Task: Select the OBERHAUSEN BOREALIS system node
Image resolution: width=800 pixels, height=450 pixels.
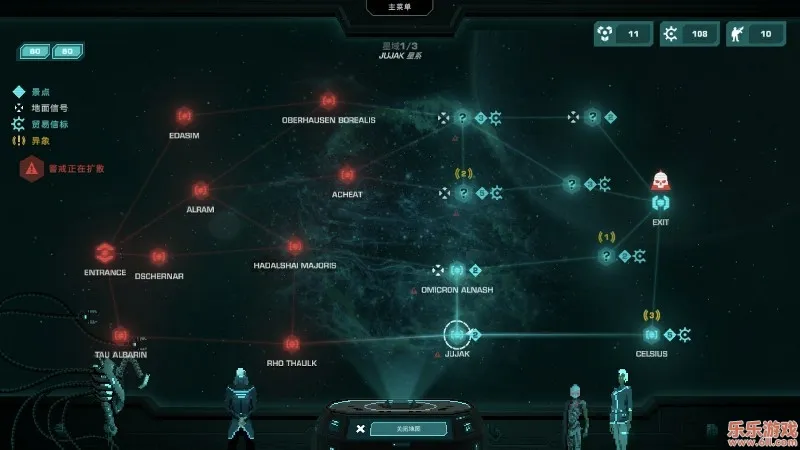Action: pyautogui.click(x=328, y=101)
